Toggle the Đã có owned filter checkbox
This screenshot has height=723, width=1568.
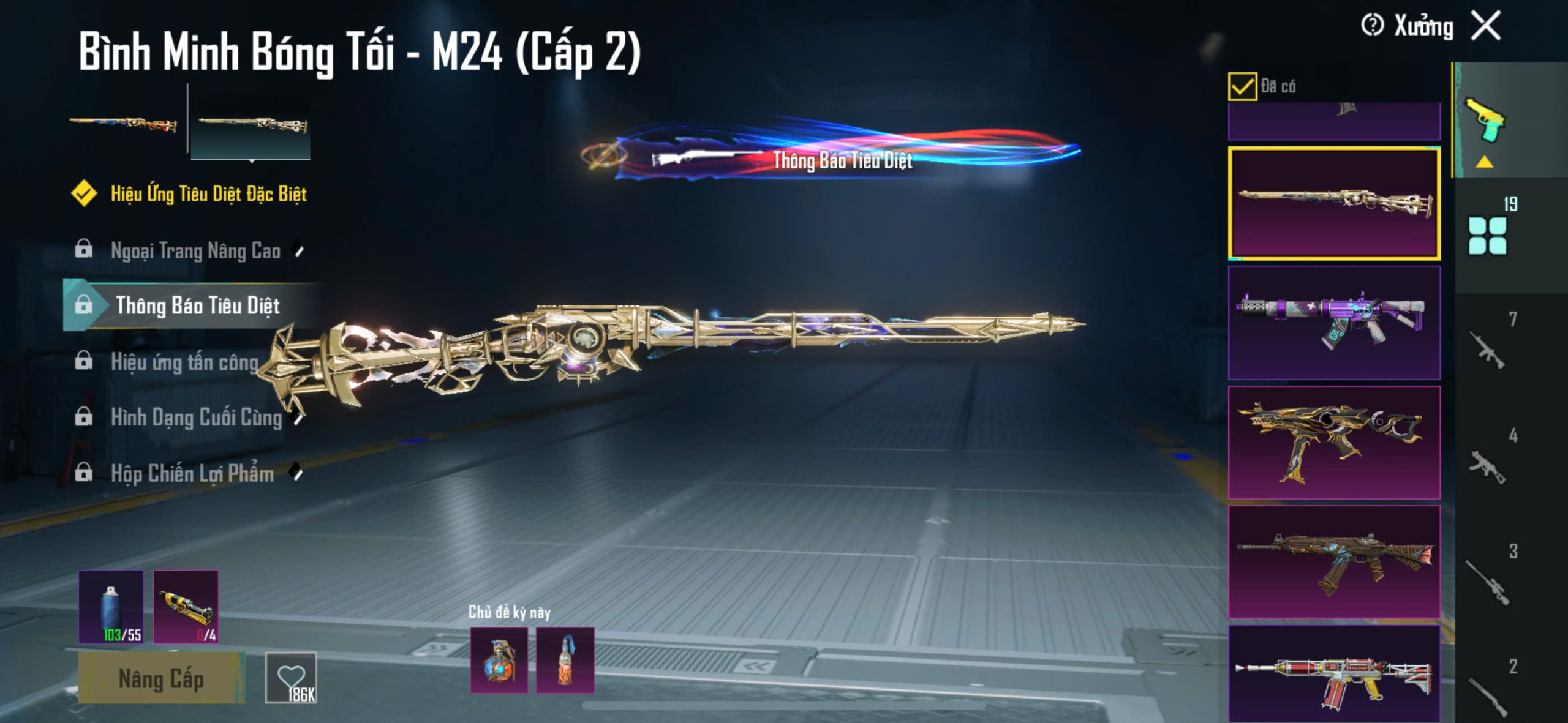click(x=1242, y=86)
